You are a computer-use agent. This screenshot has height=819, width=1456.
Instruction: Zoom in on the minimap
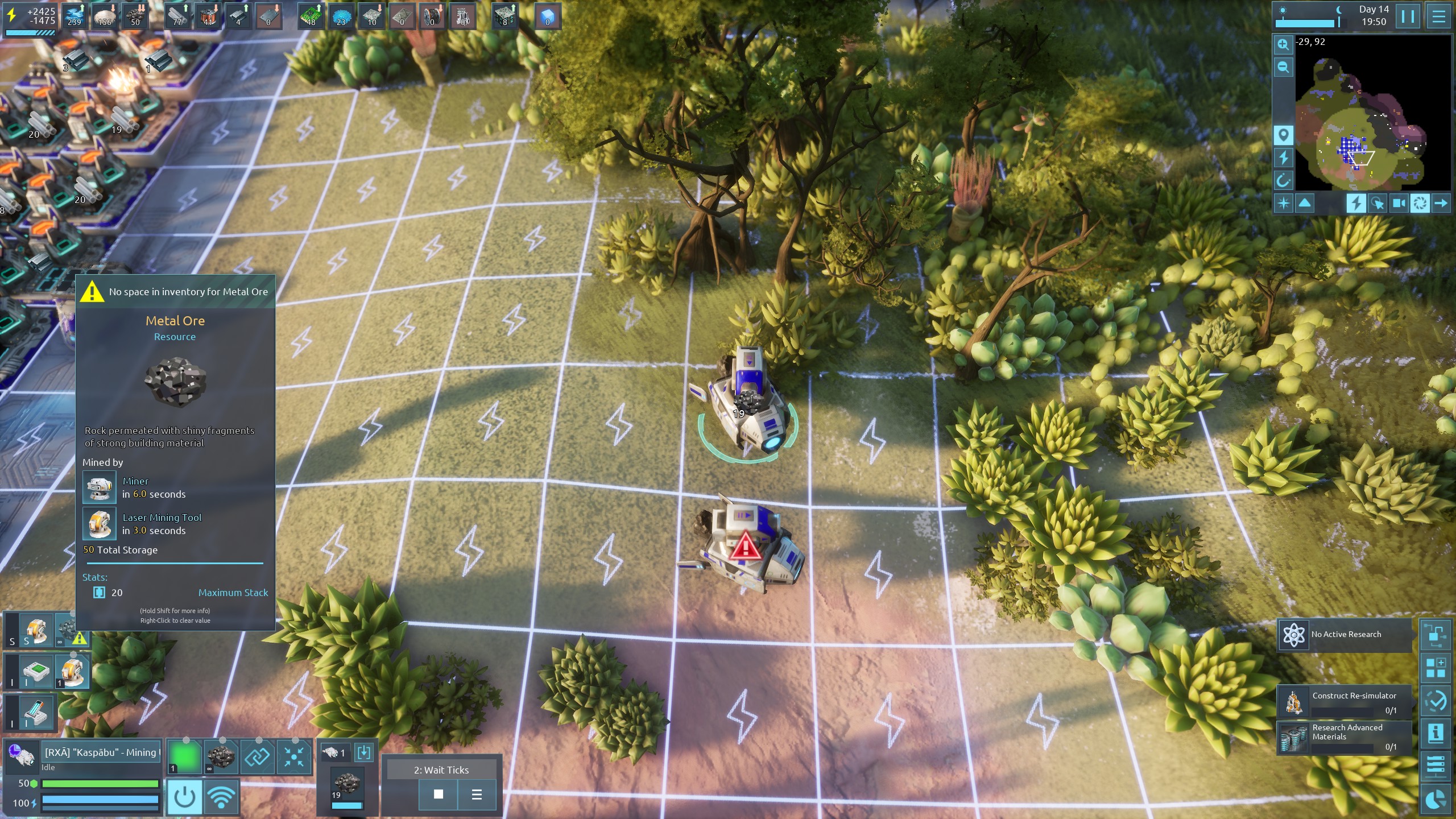coord(1283,44)
